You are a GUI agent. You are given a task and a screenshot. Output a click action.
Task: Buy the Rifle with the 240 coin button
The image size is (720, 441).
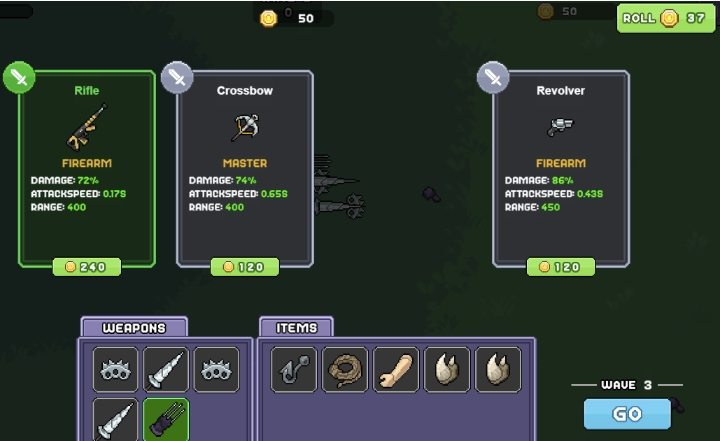(87, 267)
